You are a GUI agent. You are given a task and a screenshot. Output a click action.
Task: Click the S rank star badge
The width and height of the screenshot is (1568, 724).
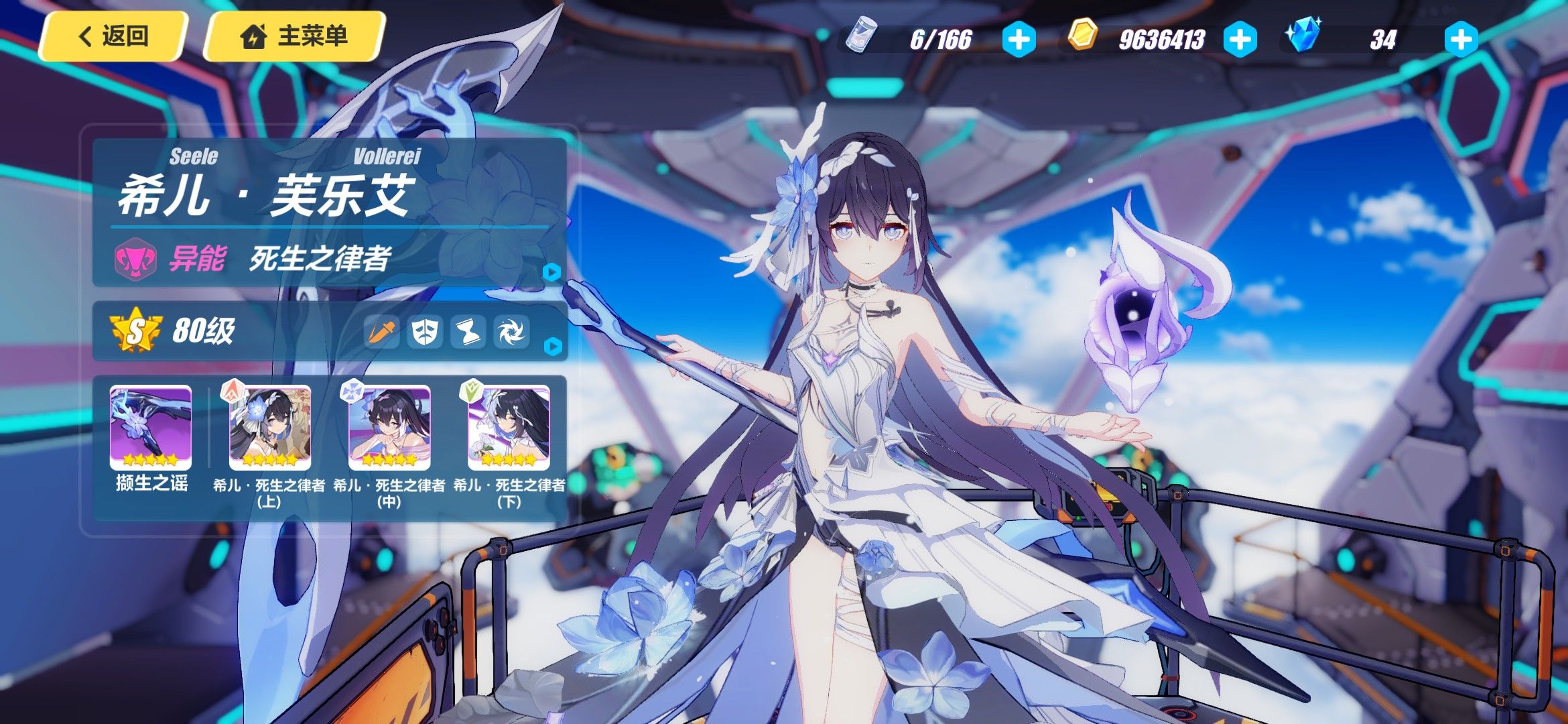tap(136, 330)
